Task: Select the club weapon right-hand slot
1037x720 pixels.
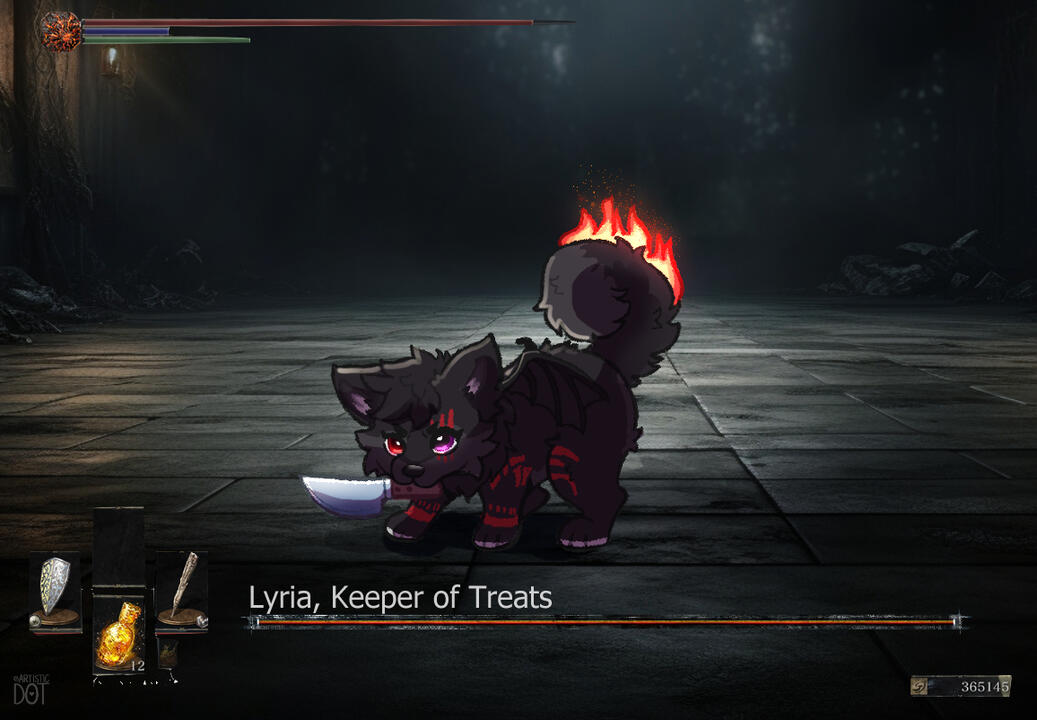Action: (x=182, y=591)
